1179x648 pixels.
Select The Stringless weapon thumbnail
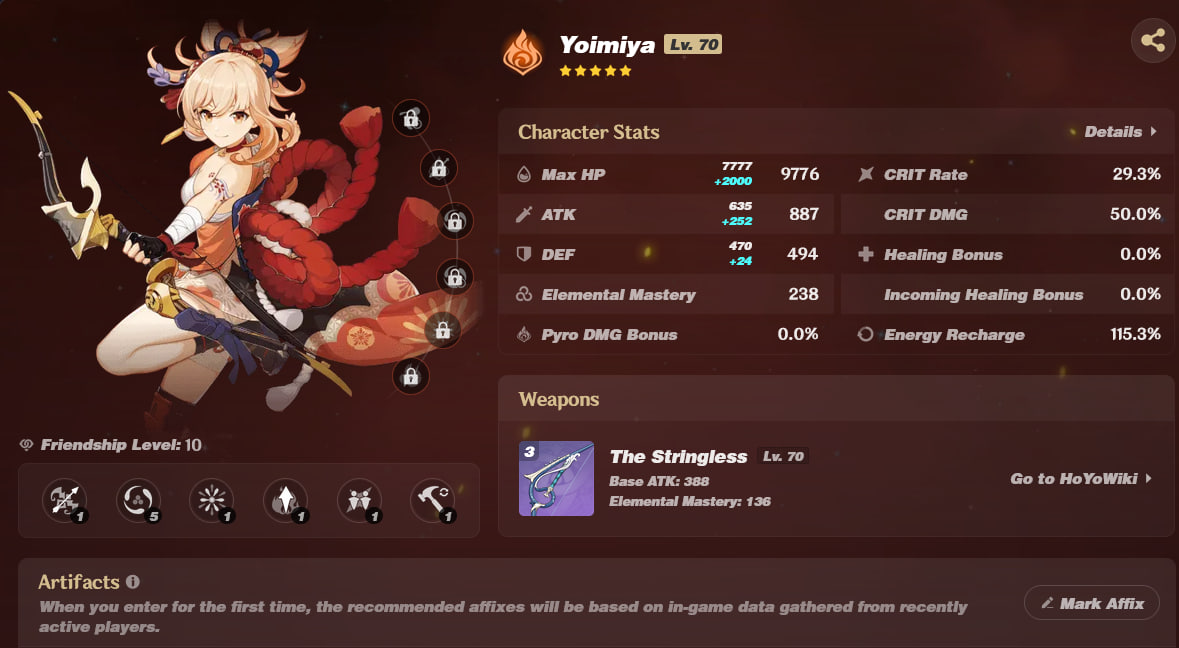pyautogui.click(x=556, y=479)
